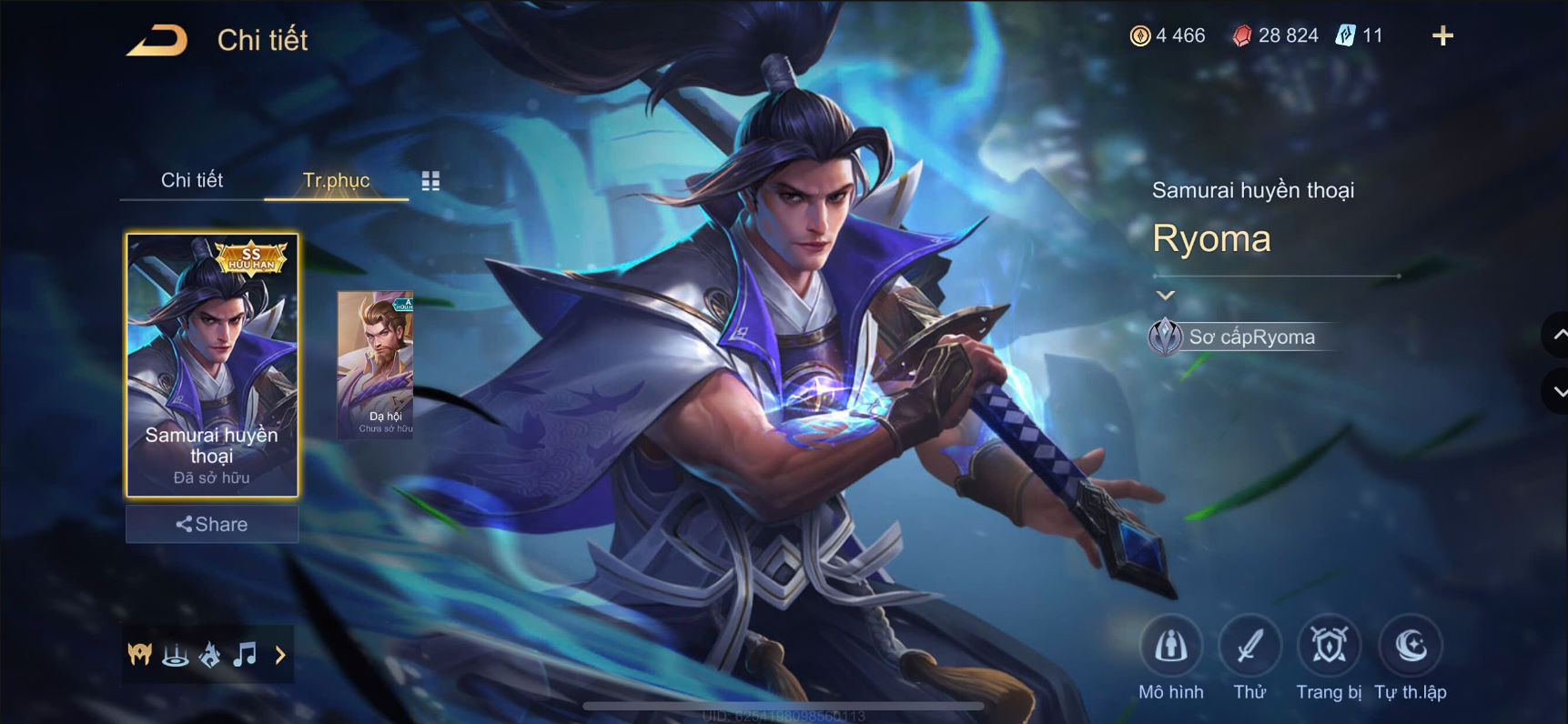Expand the yellow arrow at end of icon row

click(x=280, y=653)
